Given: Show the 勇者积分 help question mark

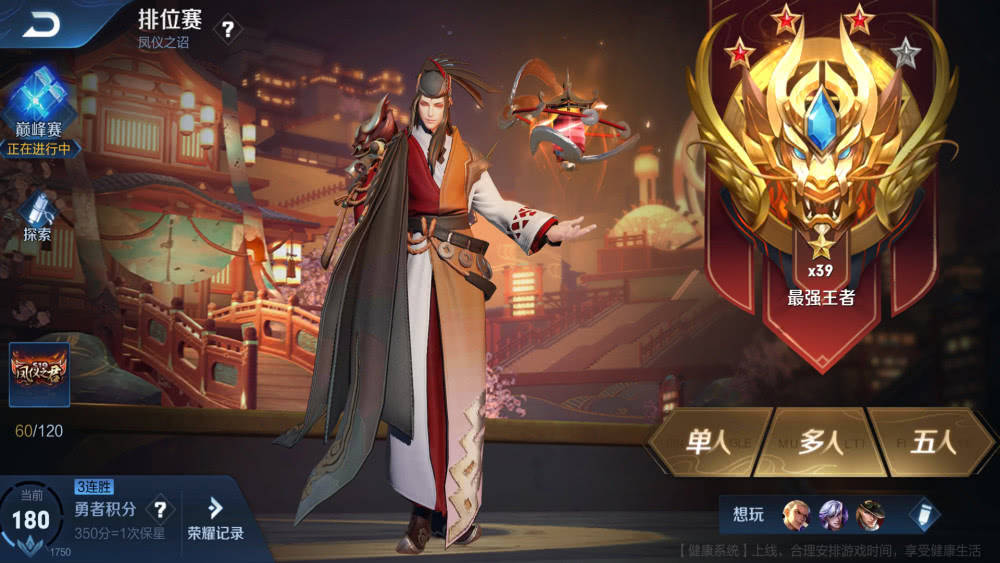Looking at the screenshot, I should point(158,510).
